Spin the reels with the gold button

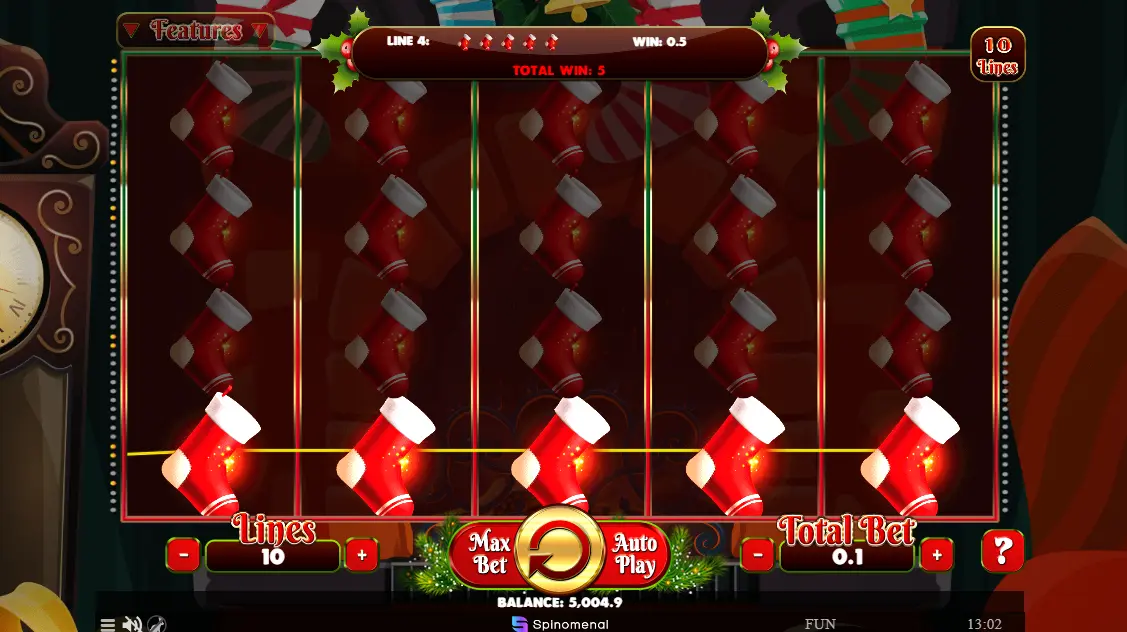560,552
